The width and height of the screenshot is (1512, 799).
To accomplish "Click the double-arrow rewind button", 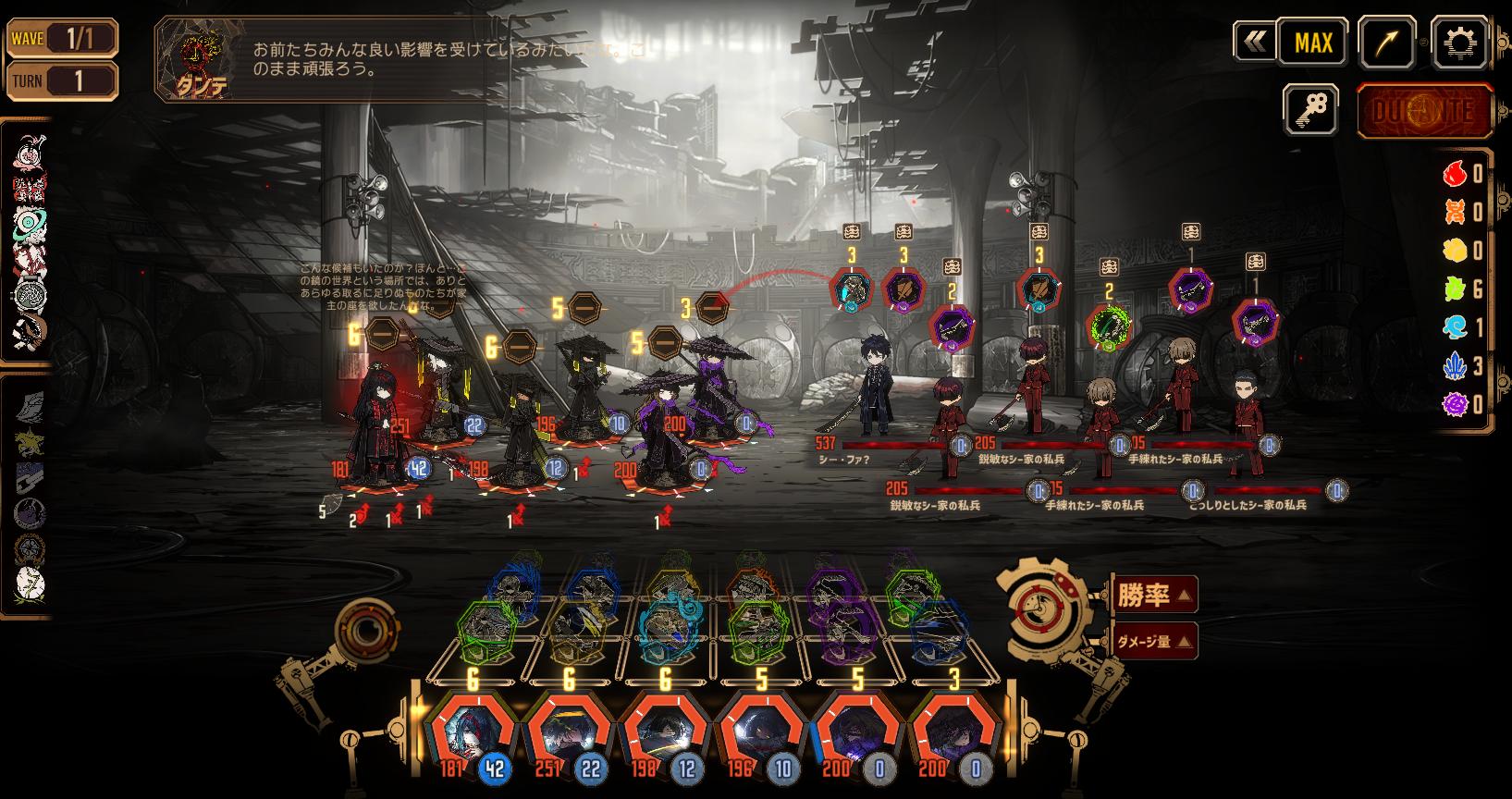I will click(x=1255, y=43).
